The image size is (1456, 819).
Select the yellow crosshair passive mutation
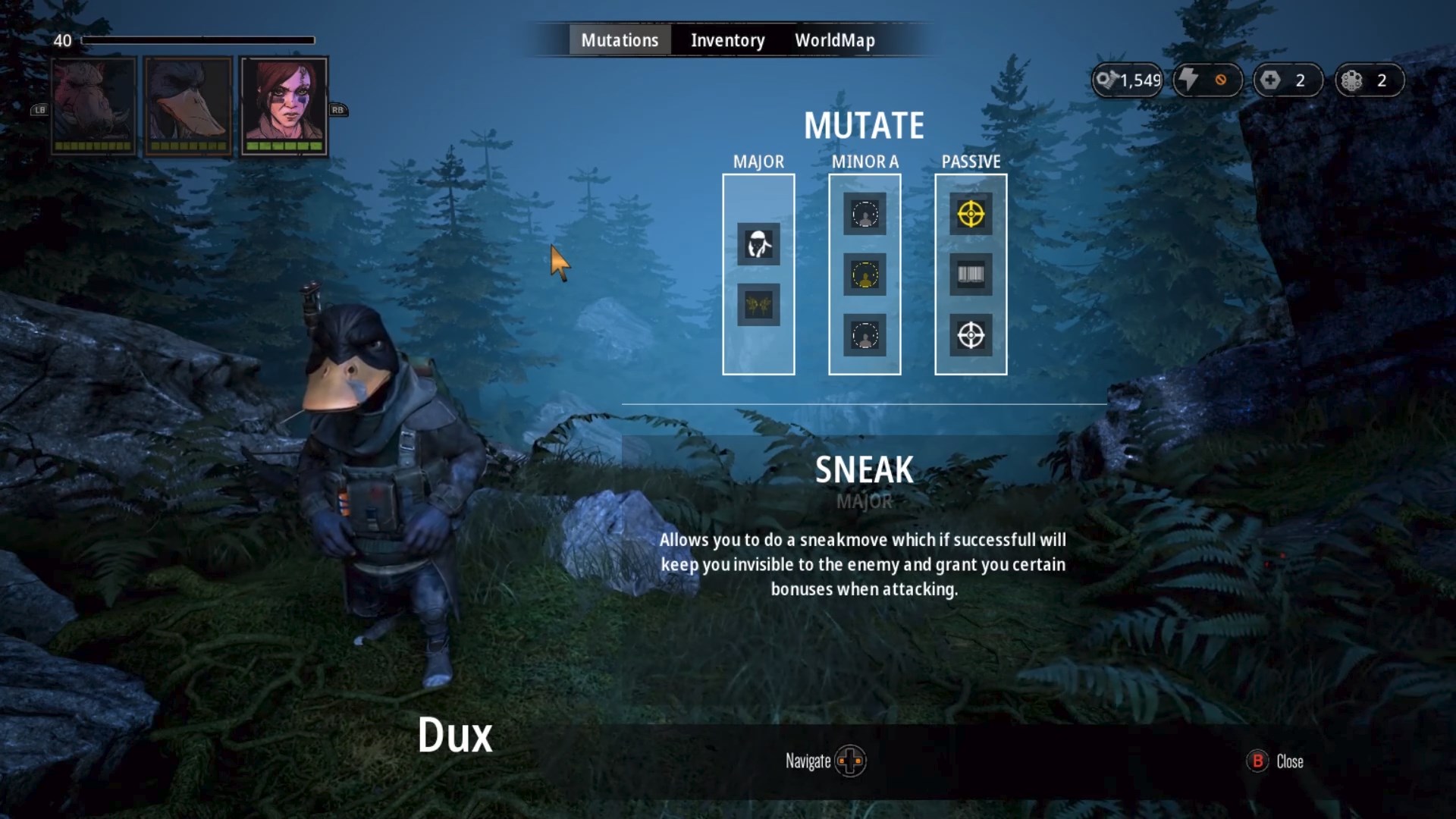tap(971, 214)
